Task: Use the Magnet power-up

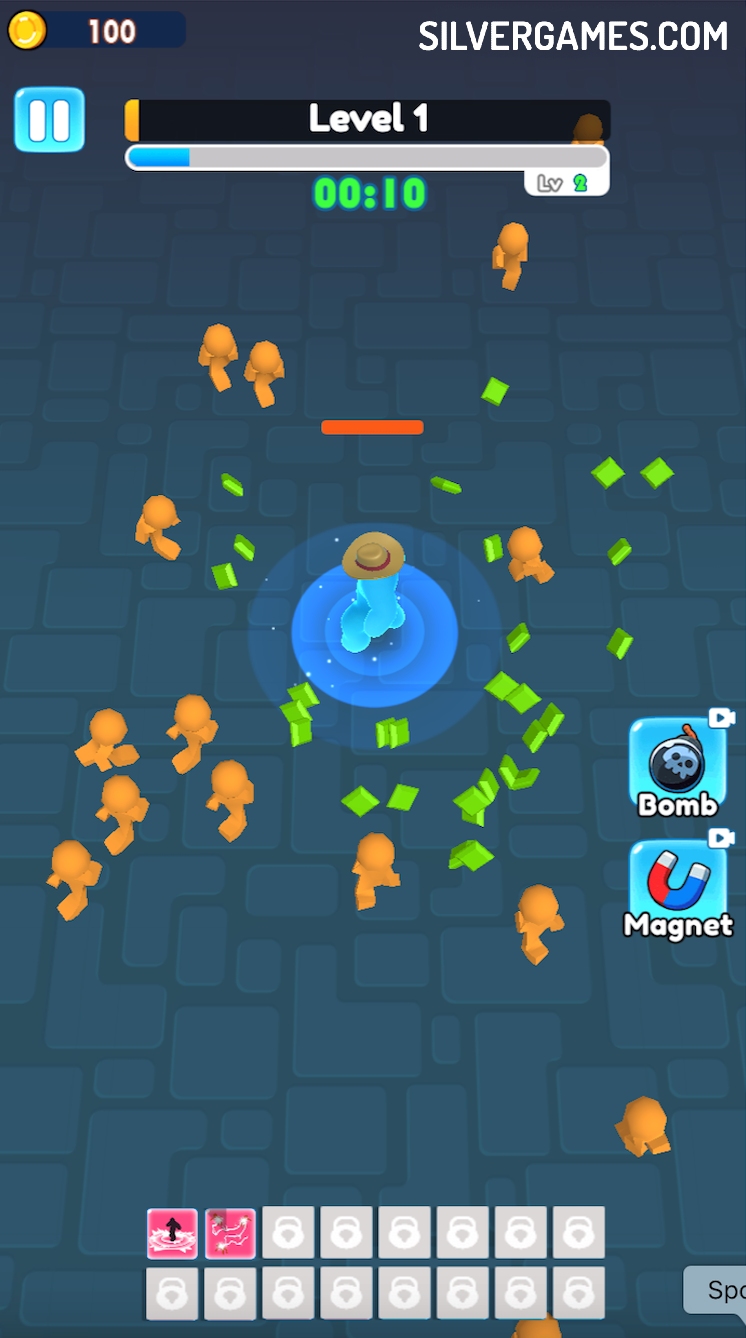Action: click(677, 890)
